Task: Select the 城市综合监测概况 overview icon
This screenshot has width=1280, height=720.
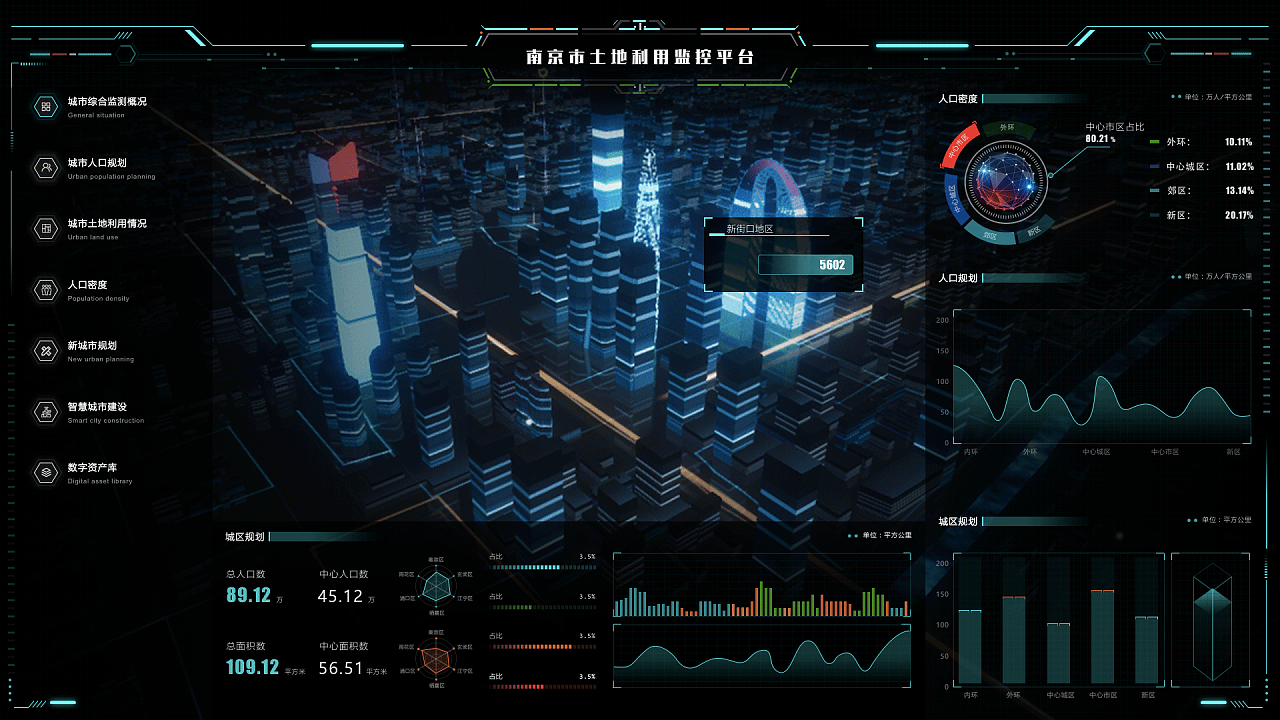Action: coord(46,104)
